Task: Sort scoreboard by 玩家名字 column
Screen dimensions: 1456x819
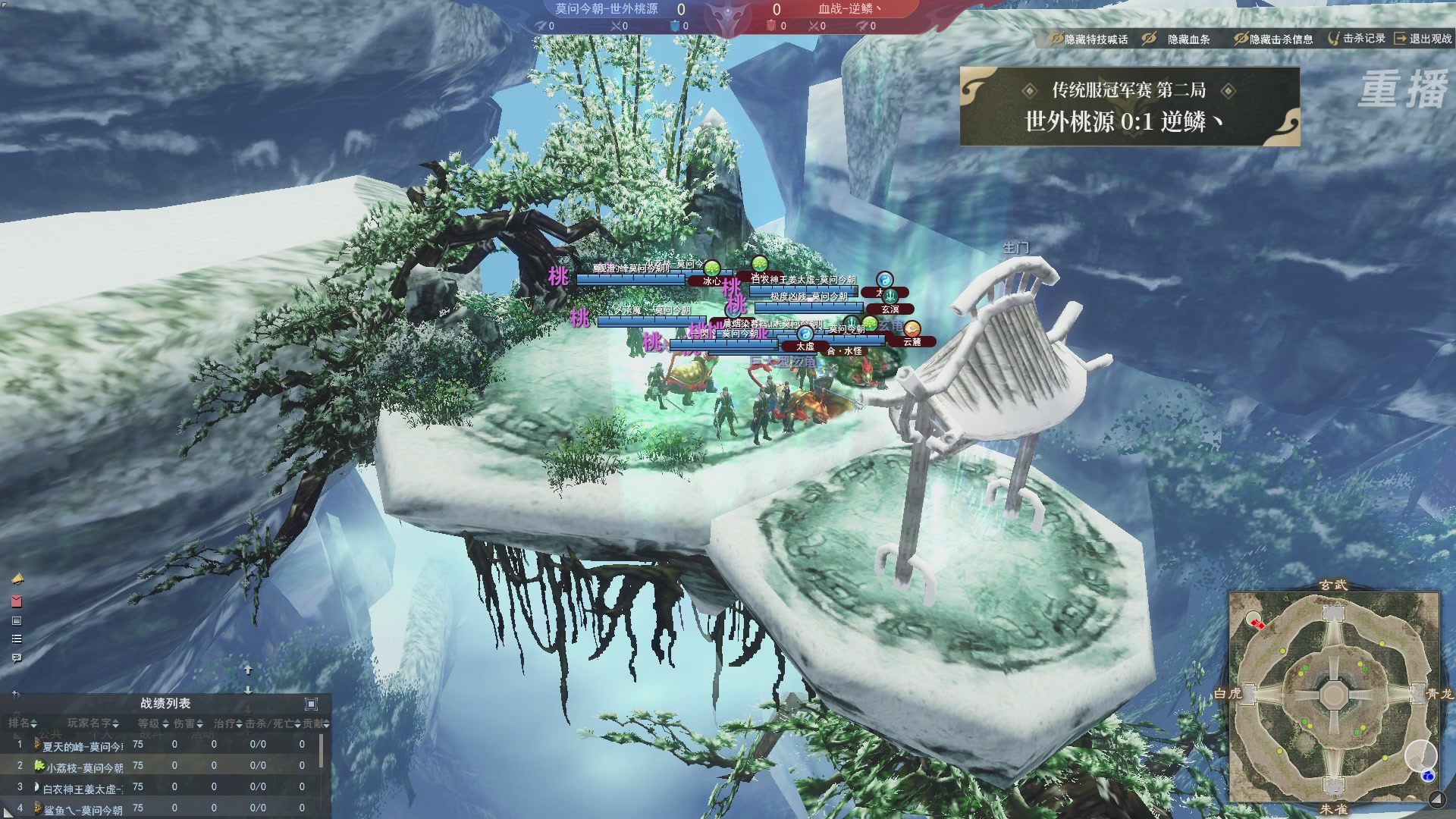Action: point(93,723)
